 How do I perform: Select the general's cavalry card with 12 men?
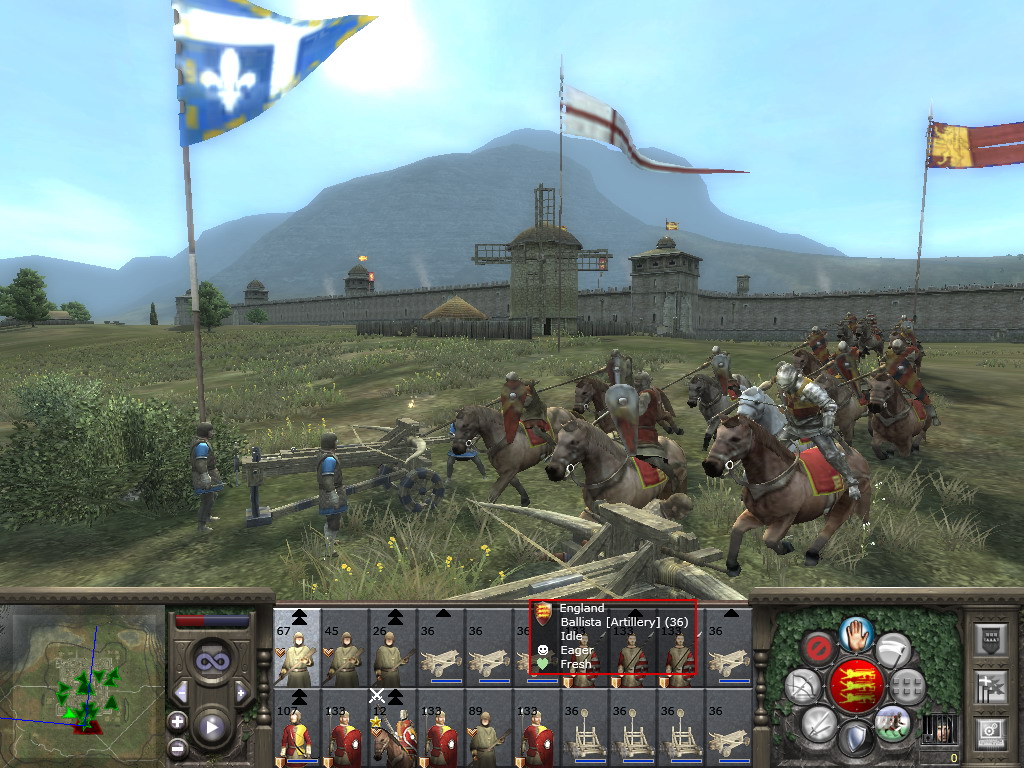(393, 728)
